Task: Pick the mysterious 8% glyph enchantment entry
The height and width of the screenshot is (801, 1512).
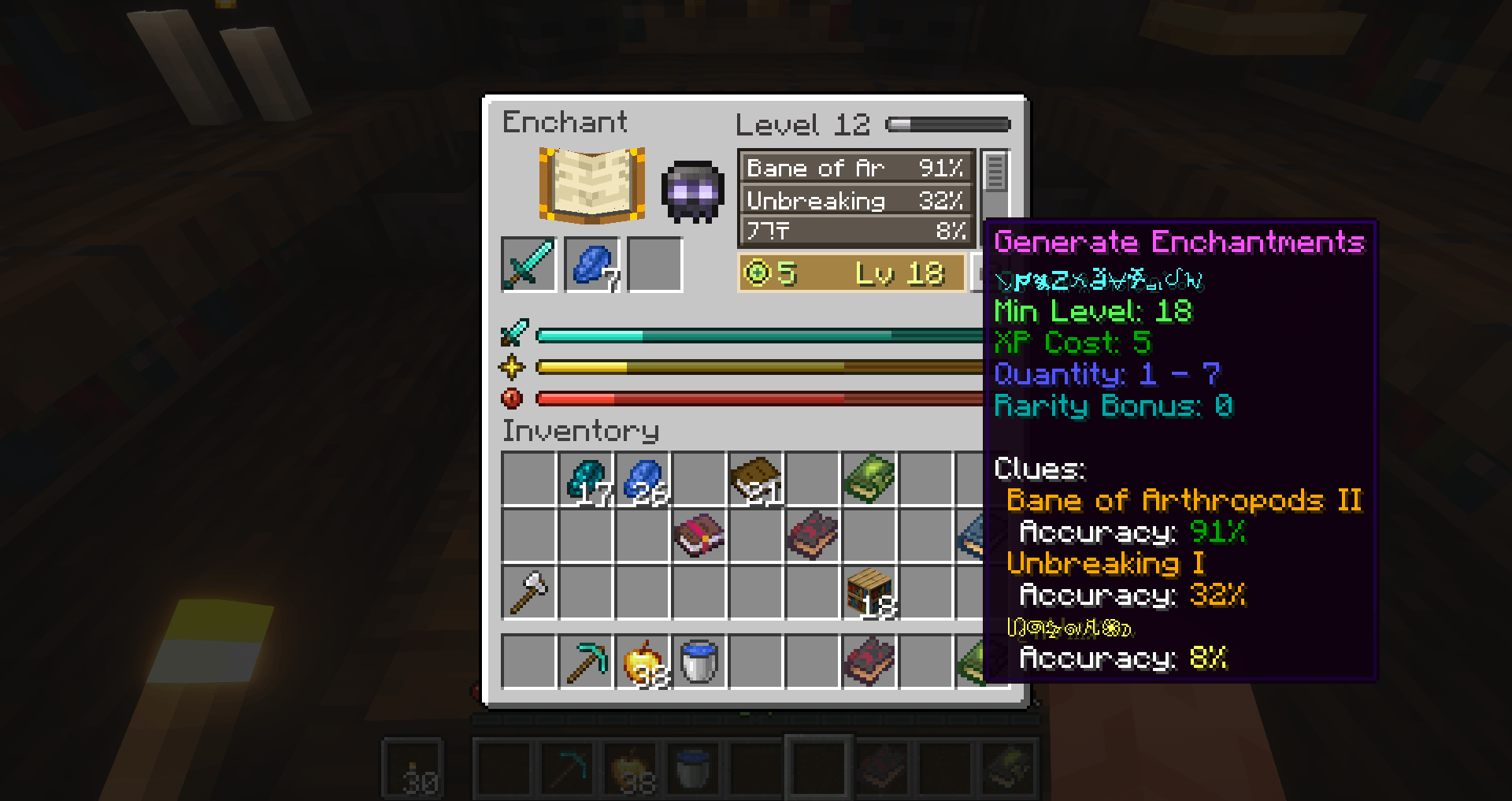Action: tap(854, 231)
